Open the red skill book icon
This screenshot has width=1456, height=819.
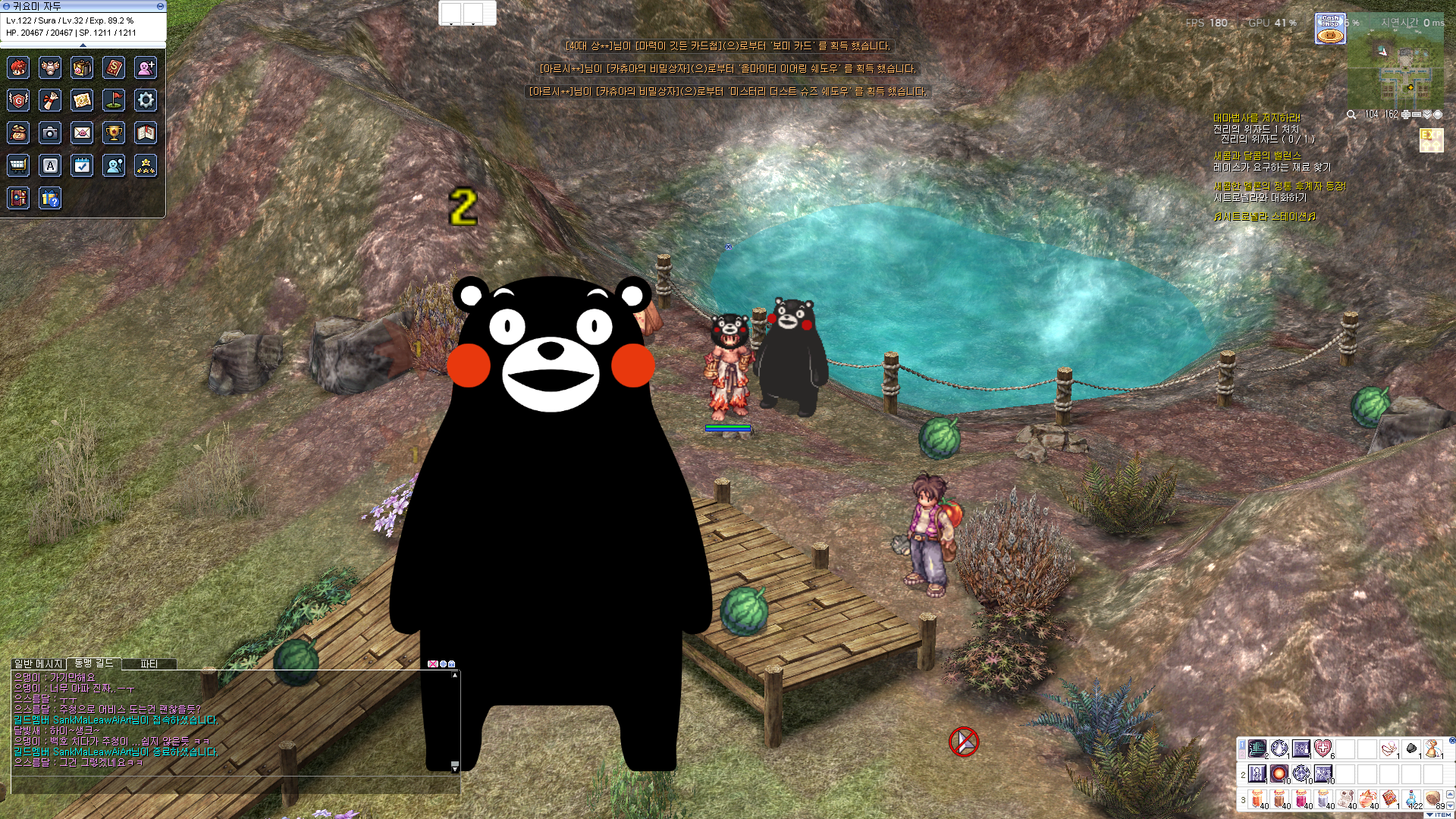[114, 67]
